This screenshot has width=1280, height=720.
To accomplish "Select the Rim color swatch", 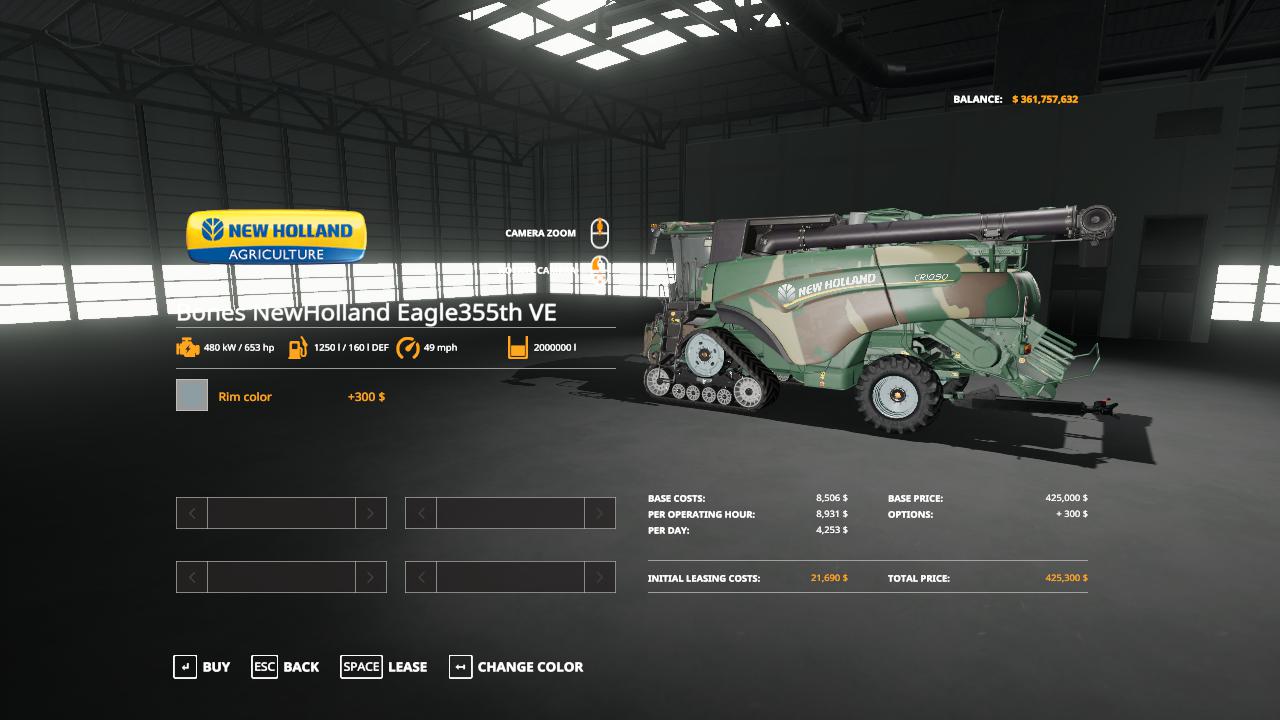I will 192,396.
